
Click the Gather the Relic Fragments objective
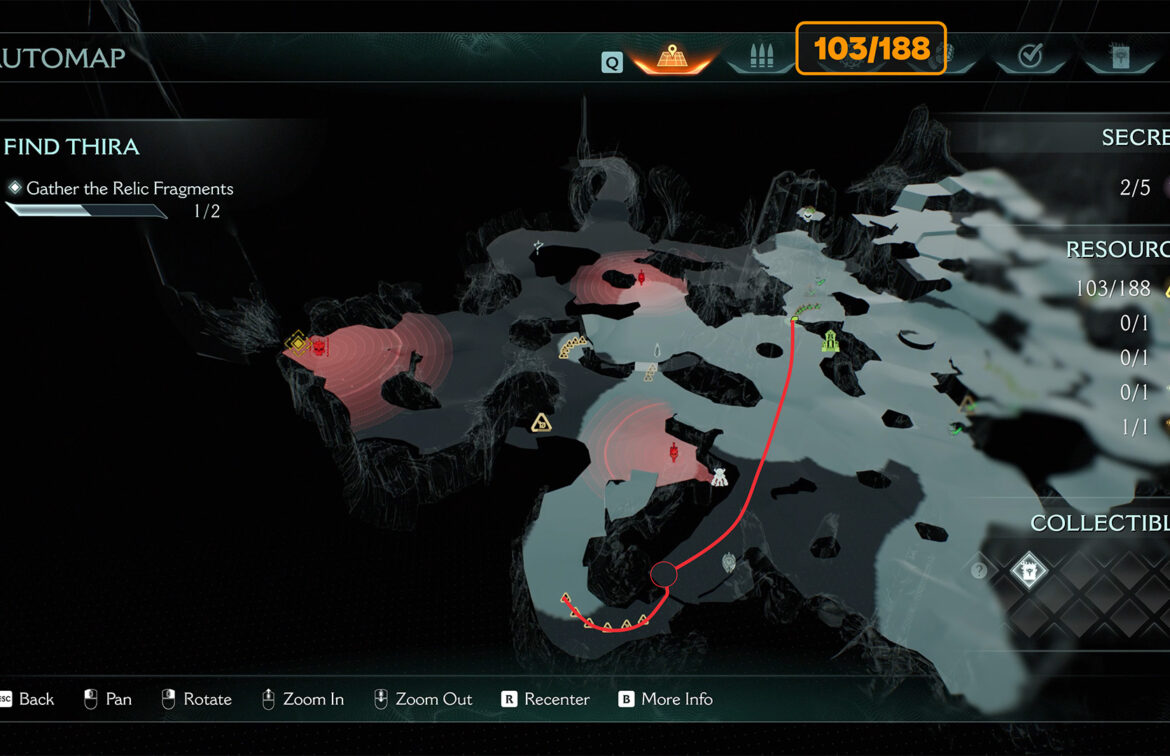coord(129,188)
